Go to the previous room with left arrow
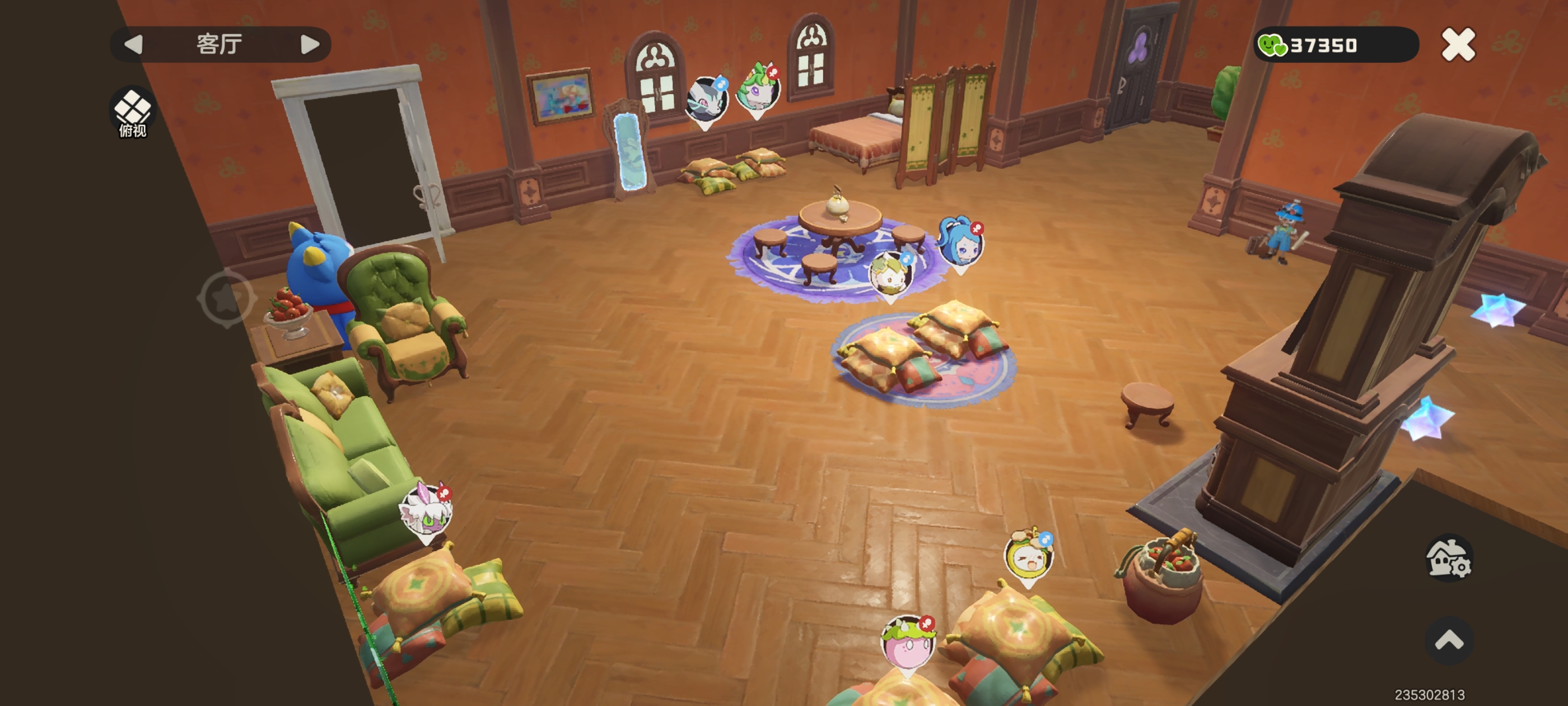 (133, 44)
